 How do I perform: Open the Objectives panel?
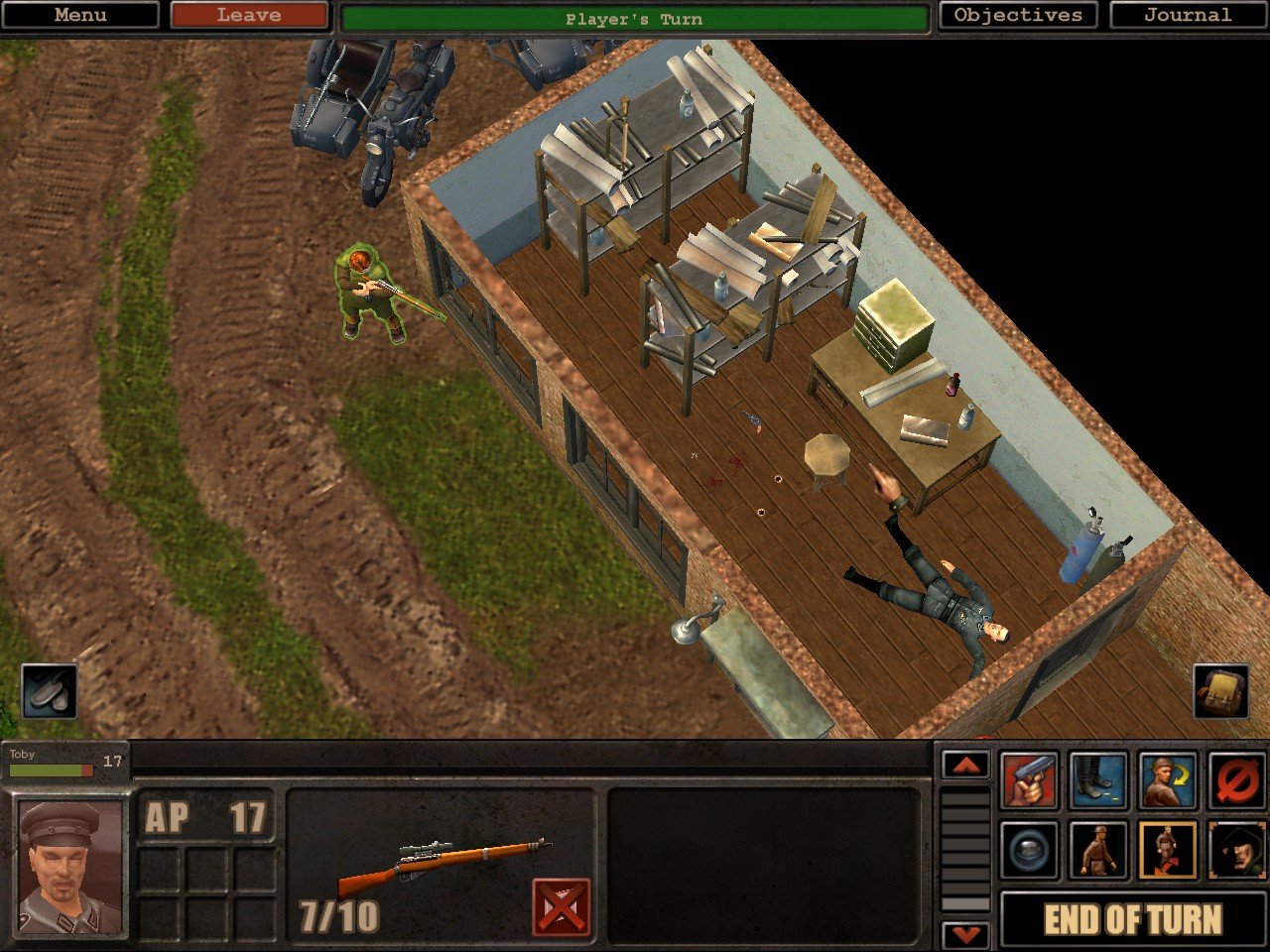[1018, 15]
